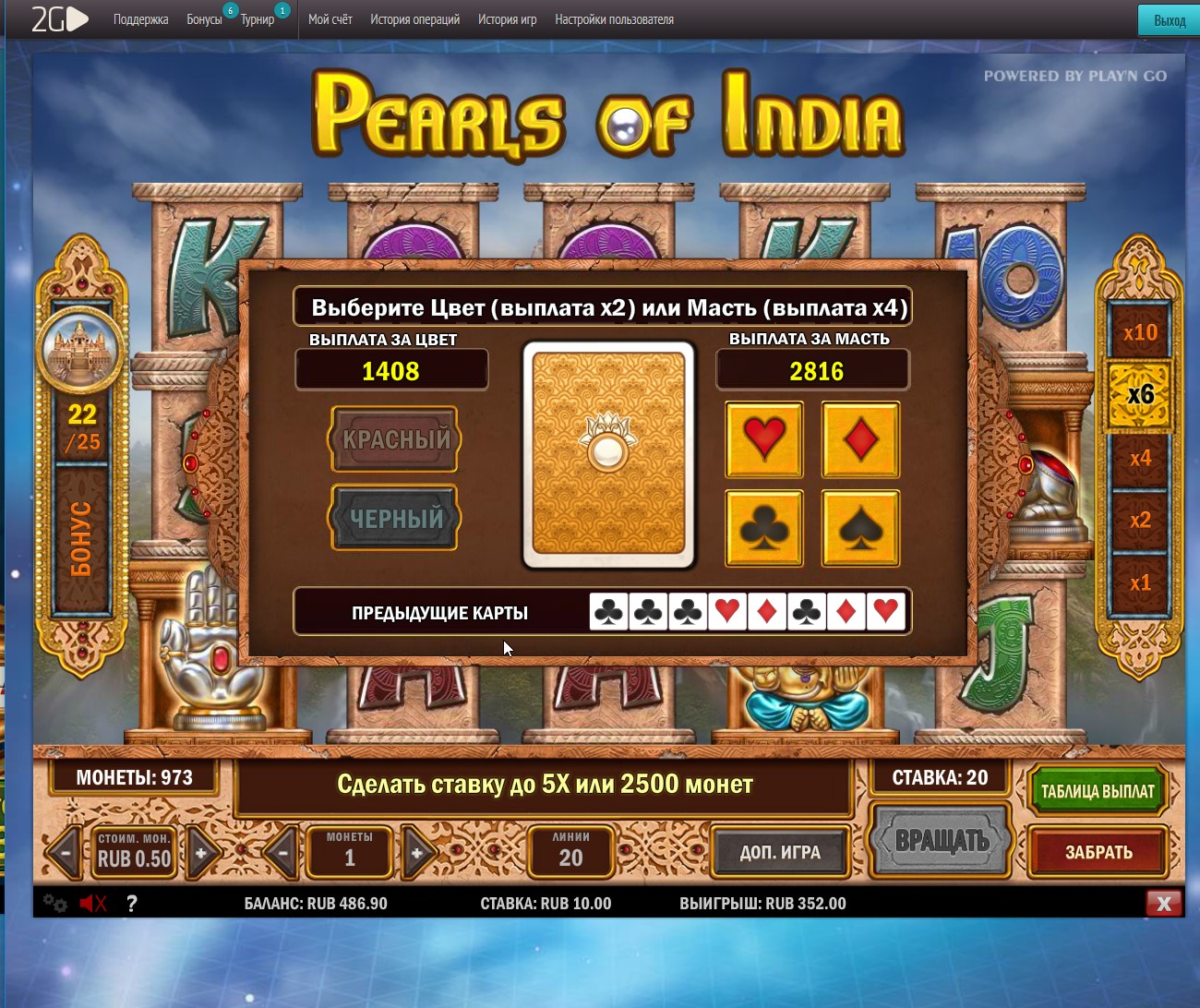Open game settings gear icon
1200x1008 pixels.
[x=55, y=904]
